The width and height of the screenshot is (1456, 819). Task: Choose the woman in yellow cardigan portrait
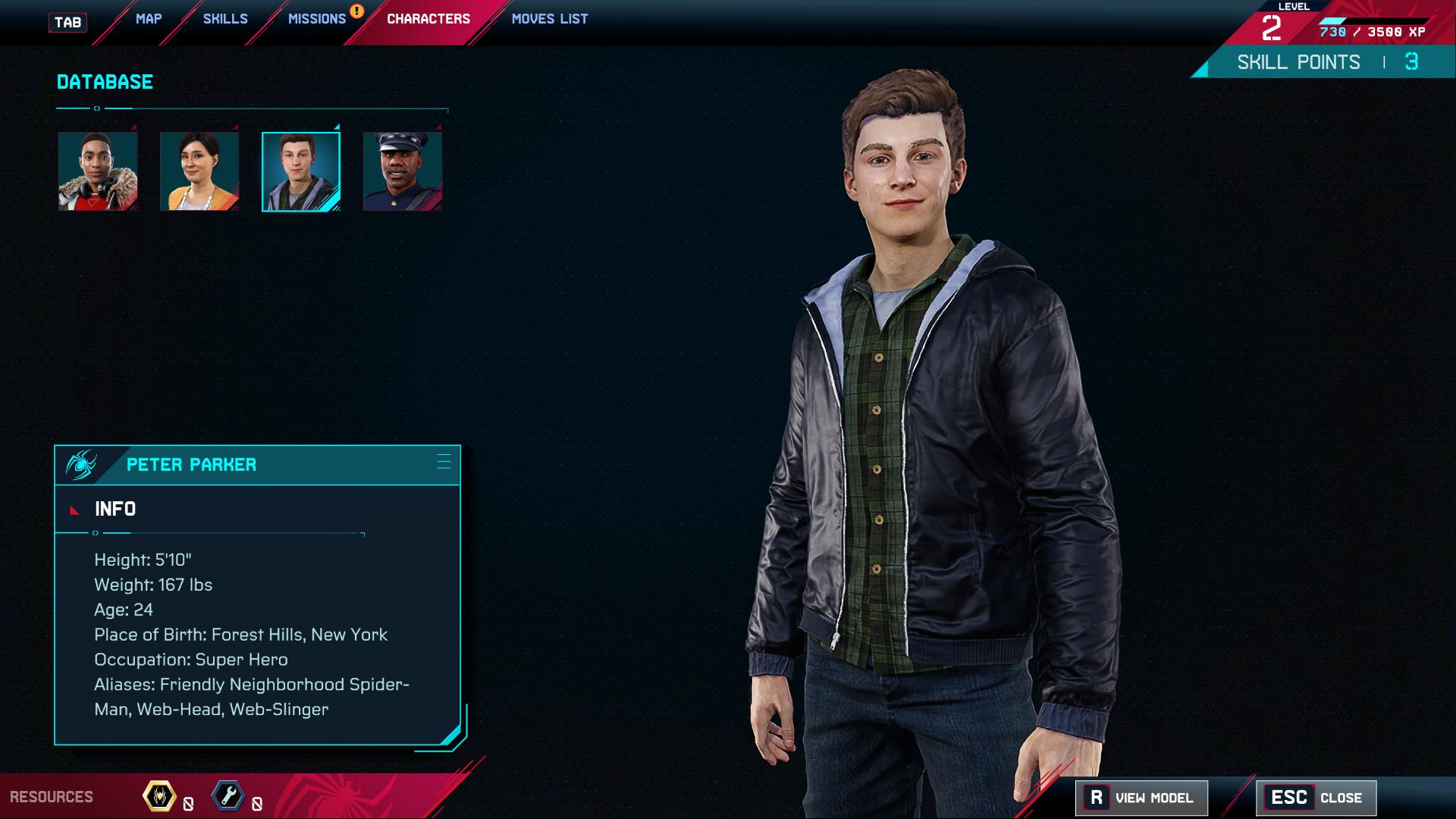[199, 171]
